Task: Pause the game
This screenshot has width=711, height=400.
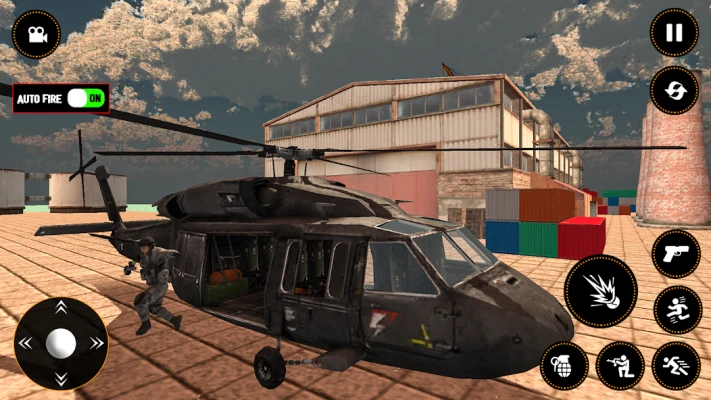Action: tap(674, 33)
